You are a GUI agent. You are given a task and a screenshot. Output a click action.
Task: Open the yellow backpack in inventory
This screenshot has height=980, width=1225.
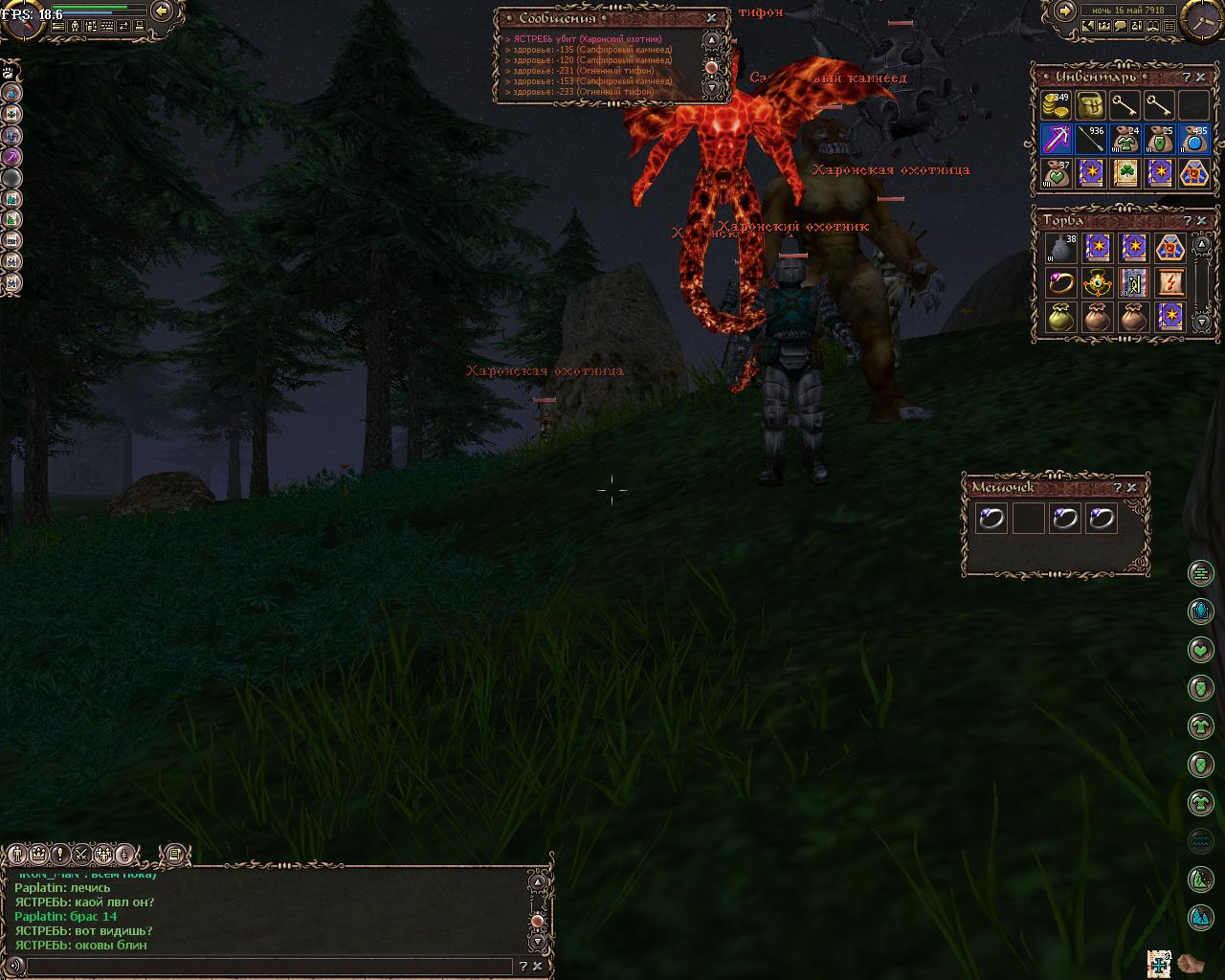pos(1090,105)
